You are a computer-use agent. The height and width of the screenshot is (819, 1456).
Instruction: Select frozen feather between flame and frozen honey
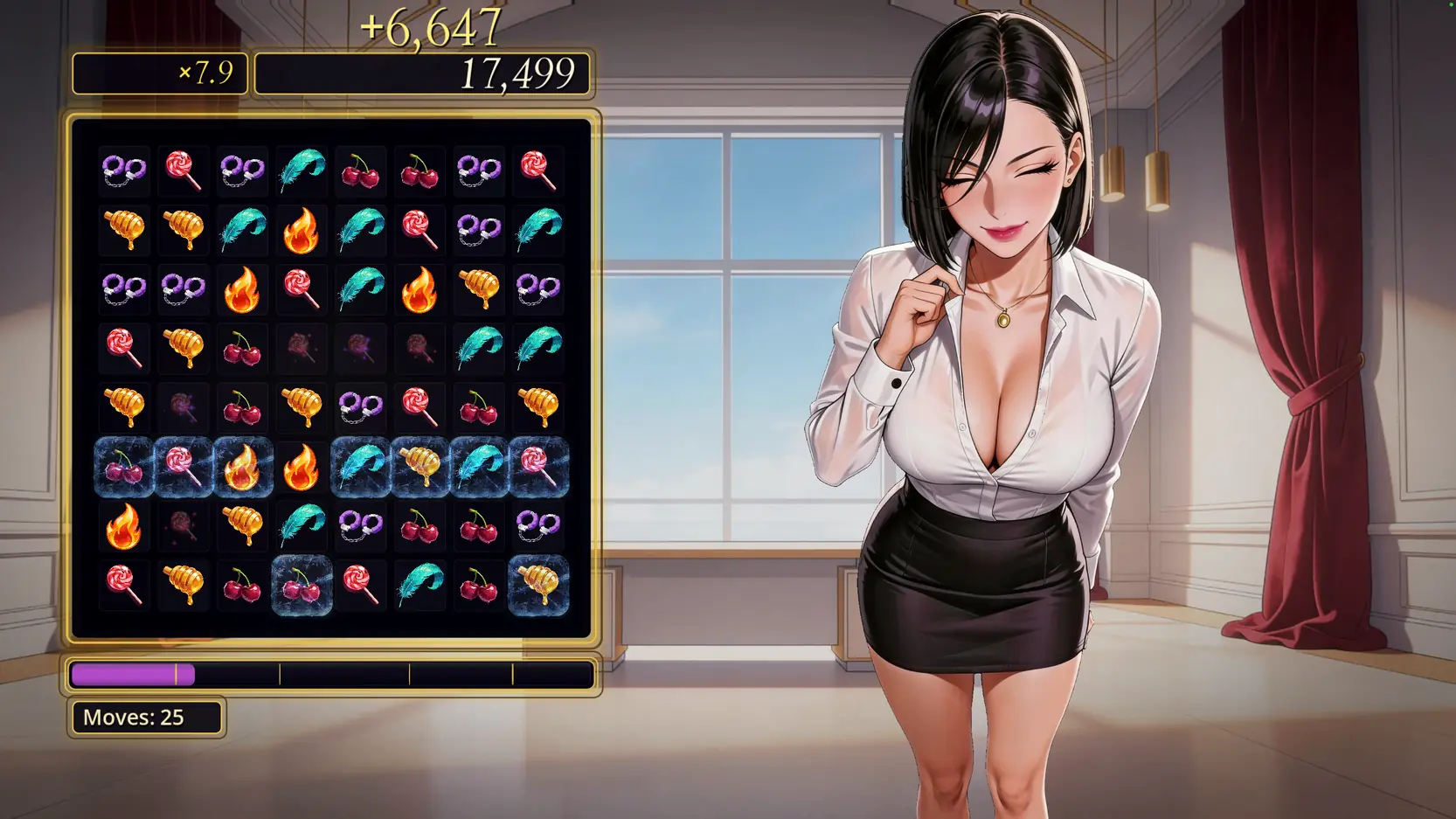point(360,467)
